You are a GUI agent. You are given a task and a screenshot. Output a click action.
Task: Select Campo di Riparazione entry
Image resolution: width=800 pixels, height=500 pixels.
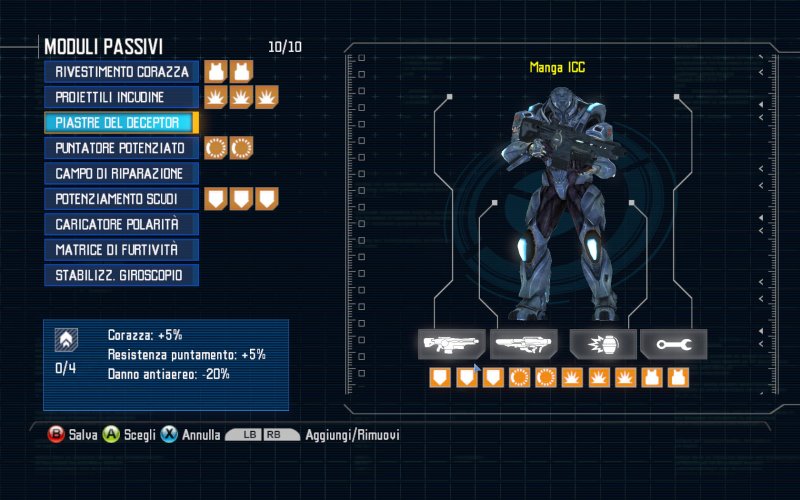point(122,173)
